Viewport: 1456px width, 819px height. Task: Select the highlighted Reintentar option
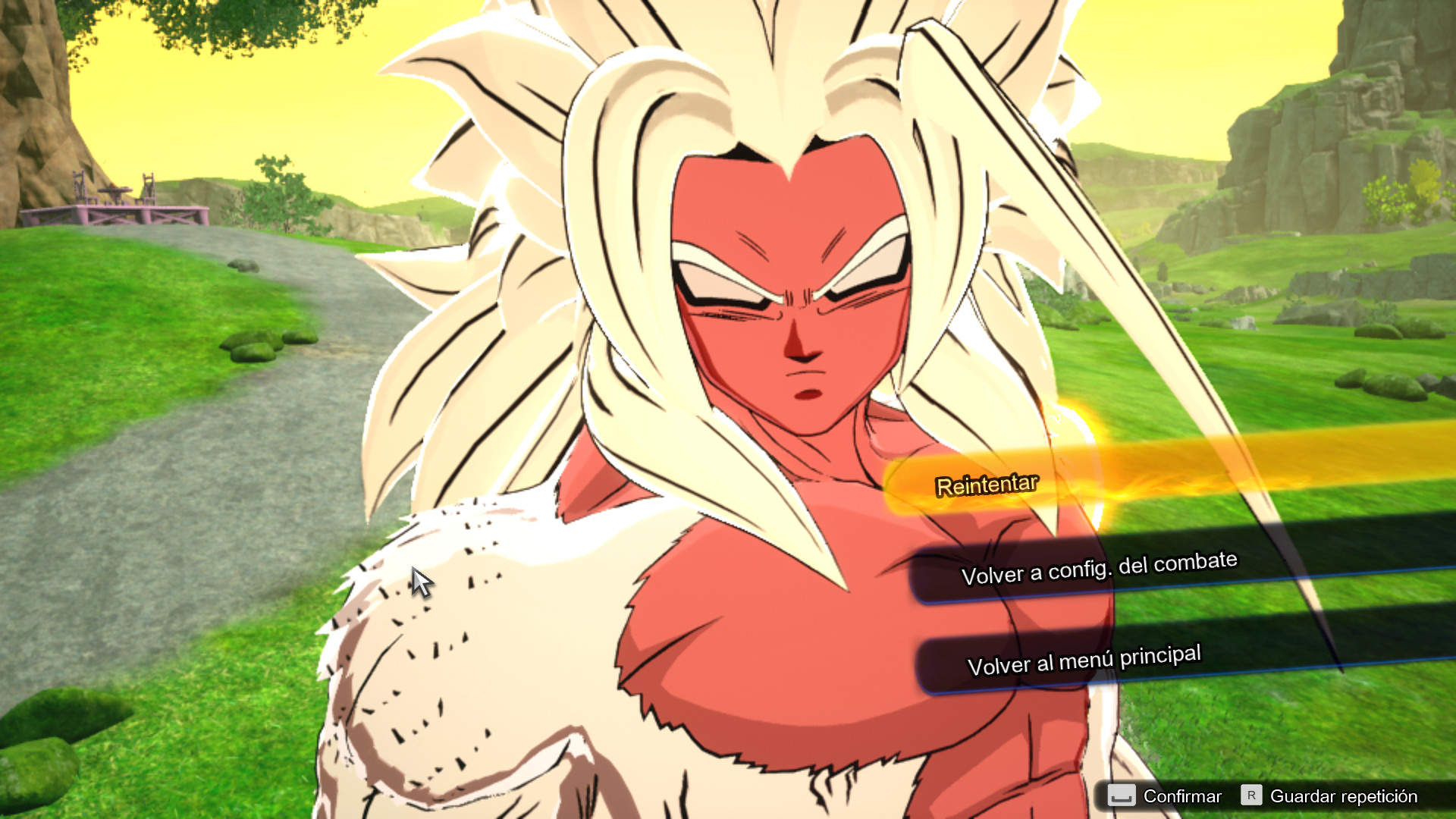coord(986,485)
